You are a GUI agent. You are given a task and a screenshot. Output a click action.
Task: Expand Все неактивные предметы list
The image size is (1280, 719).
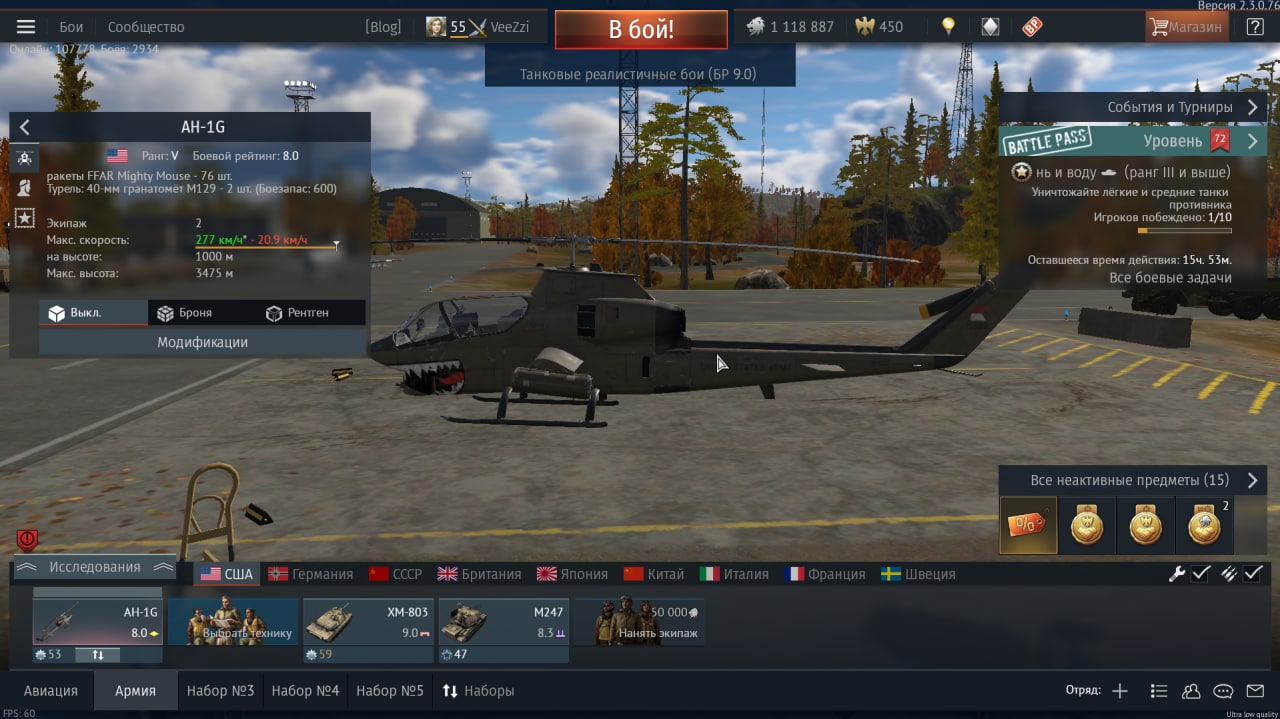pyautogui.click(x=1130, y=481)
